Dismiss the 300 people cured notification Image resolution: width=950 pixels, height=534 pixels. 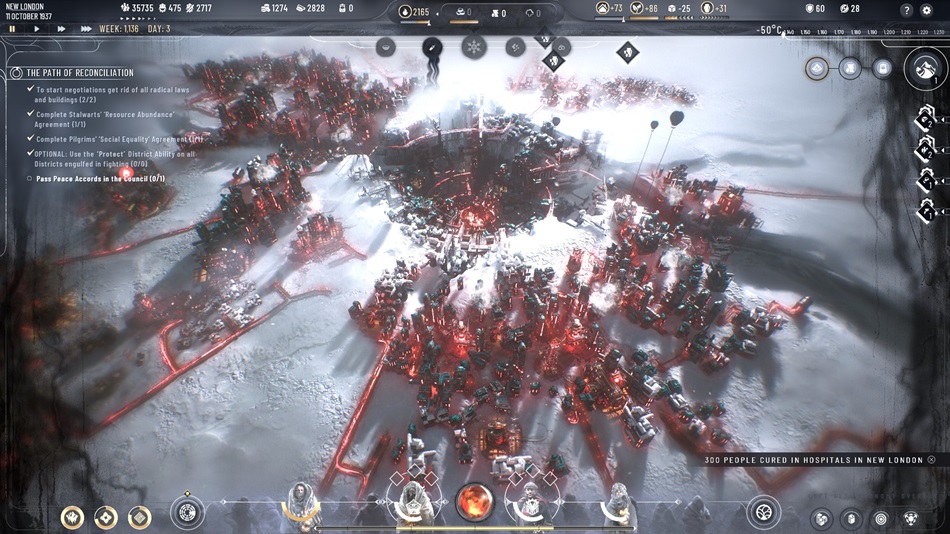[932, 460]
